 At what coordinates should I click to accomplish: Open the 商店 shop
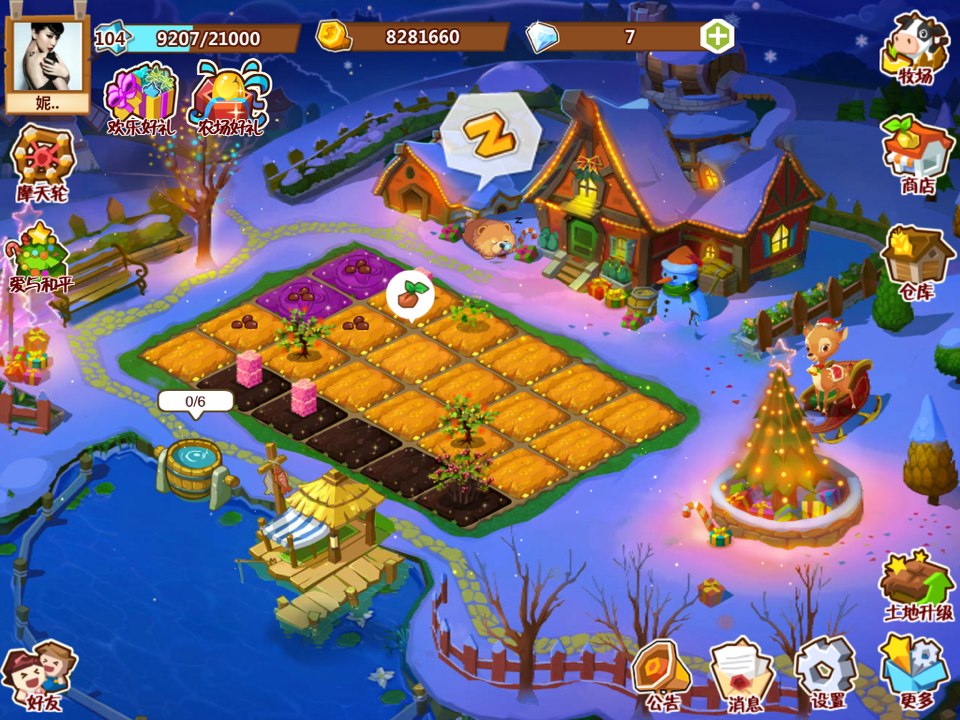tap(916, 153)
